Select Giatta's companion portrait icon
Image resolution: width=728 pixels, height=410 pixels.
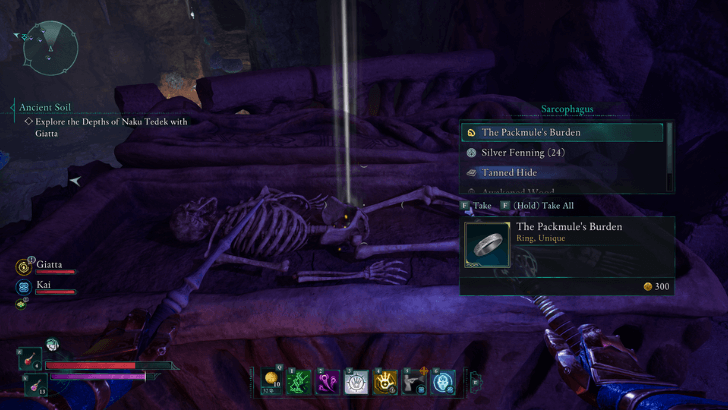pos(23,267)
